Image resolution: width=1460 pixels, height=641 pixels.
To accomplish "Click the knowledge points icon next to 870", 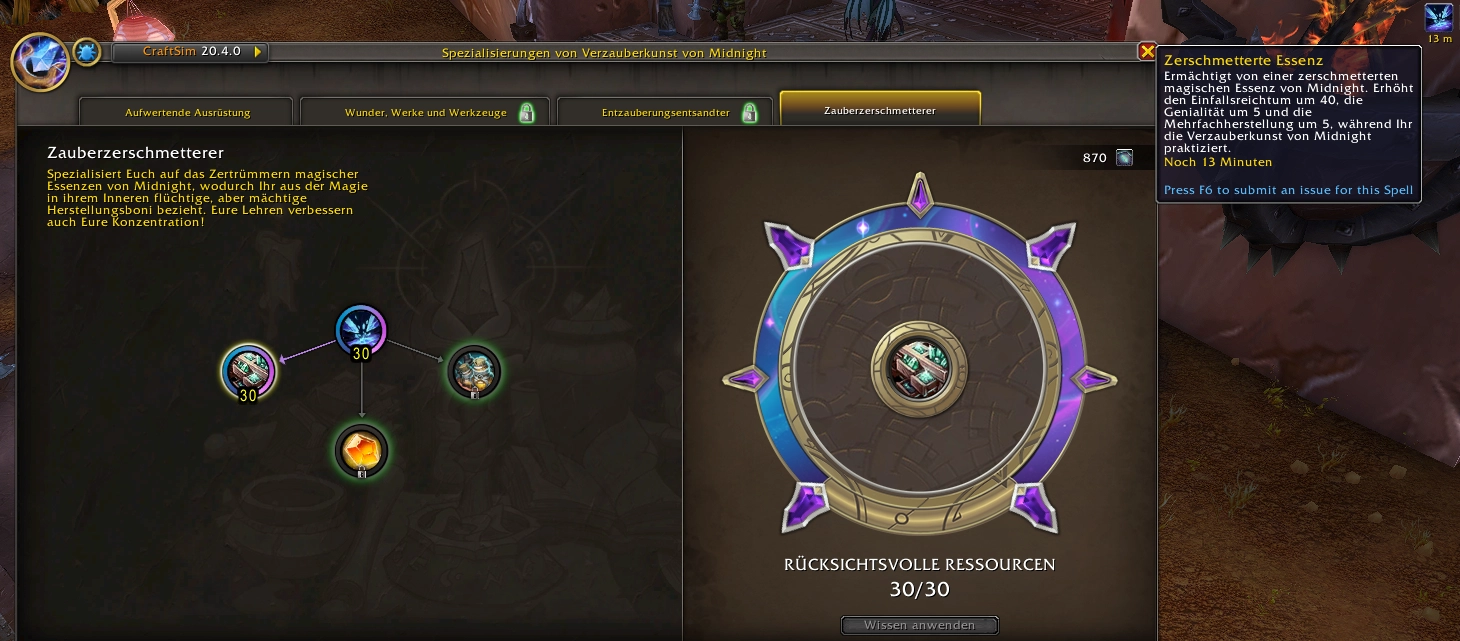I will [1125, 157].
